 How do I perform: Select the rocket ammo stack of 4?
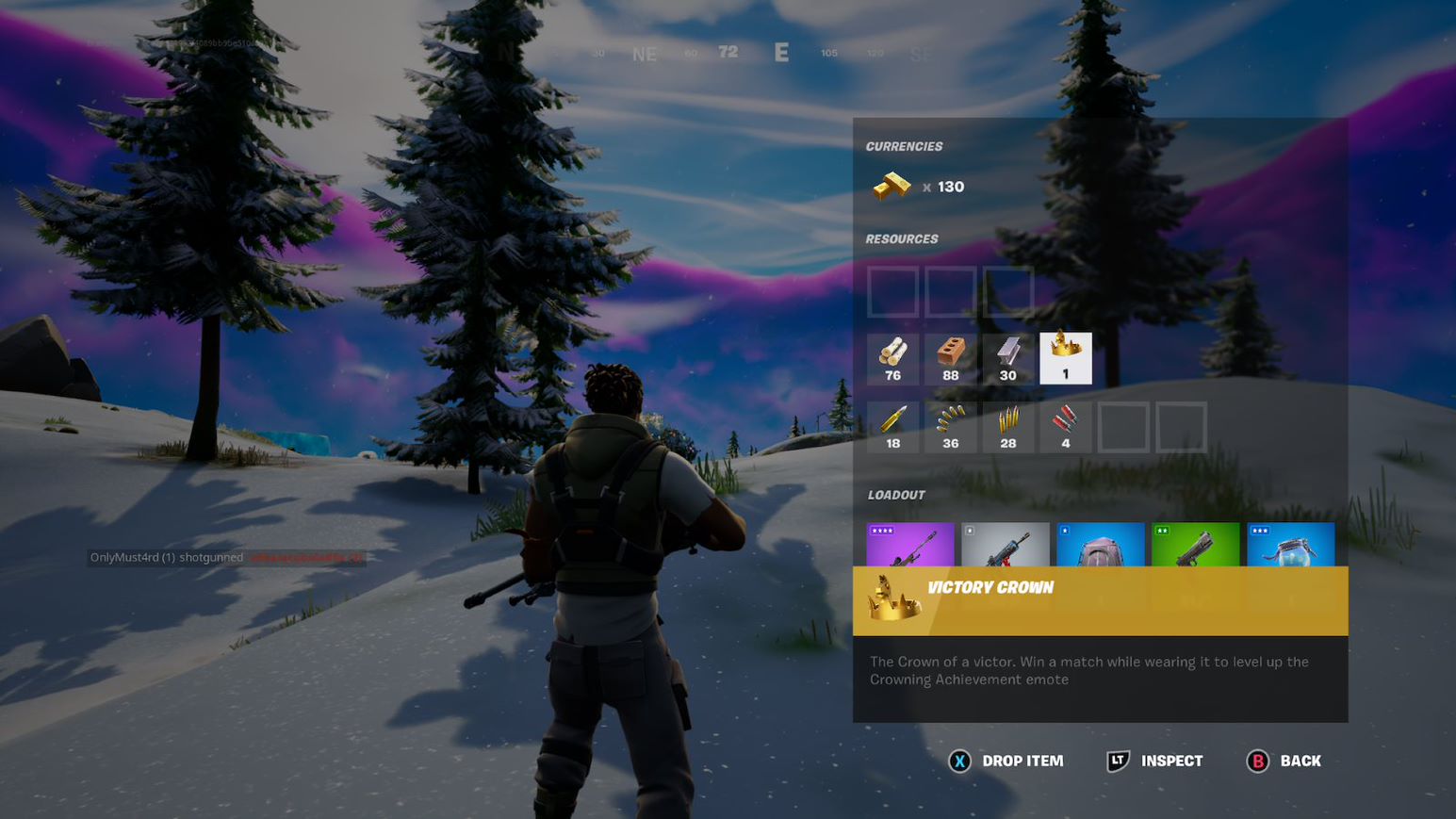tap(1065, 426)
